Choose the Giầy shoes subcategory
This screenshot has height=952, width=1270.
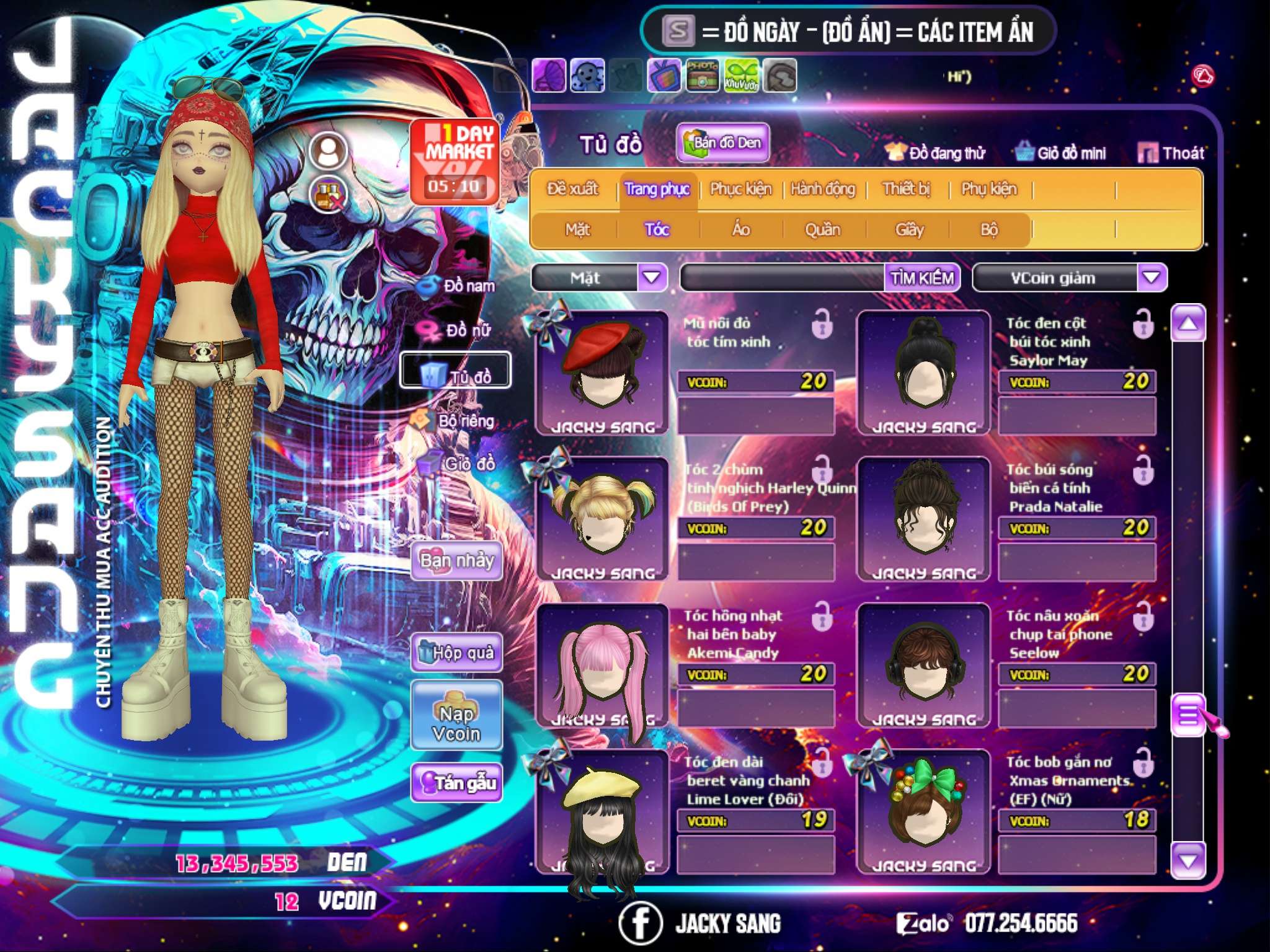pos(909,230)
